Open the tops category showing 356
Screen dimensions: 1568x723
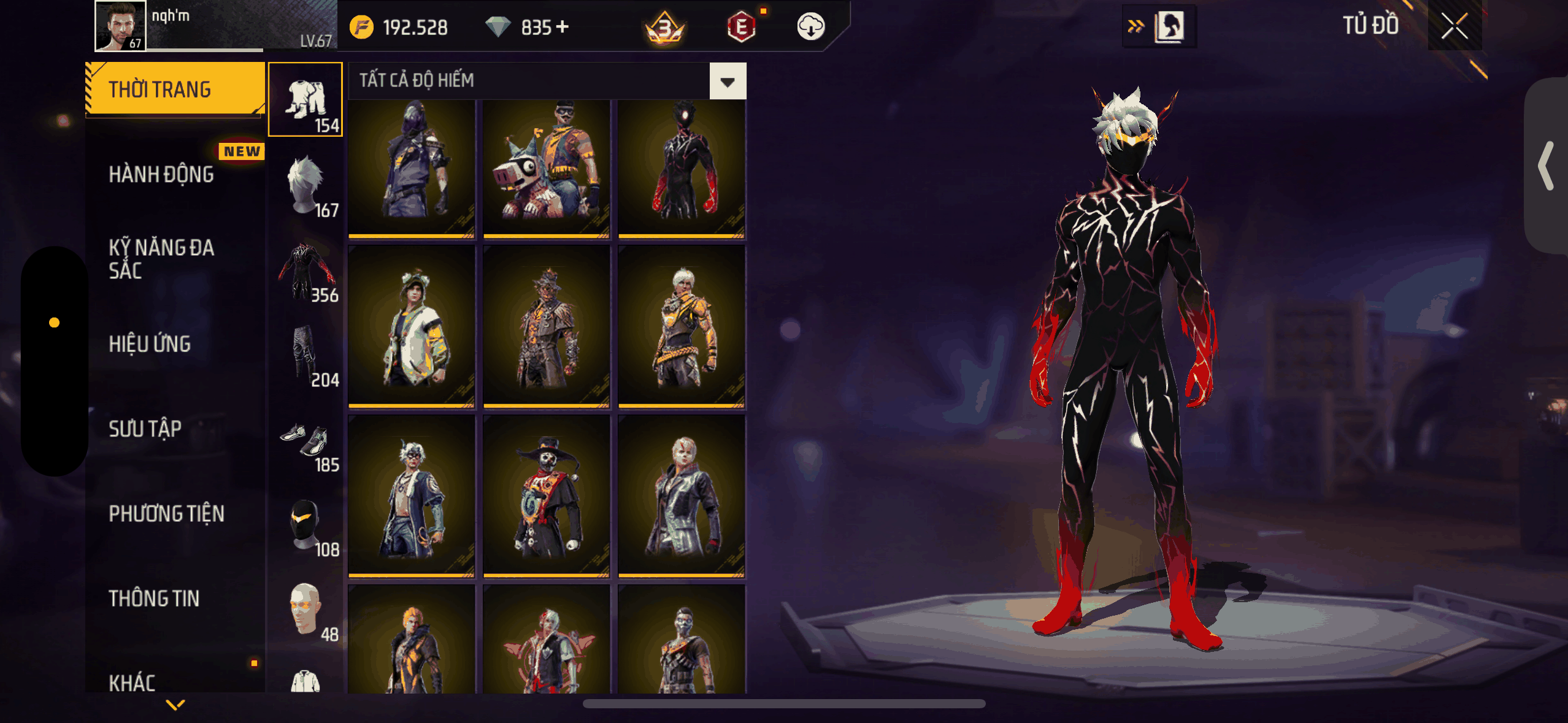click(306, 271)
